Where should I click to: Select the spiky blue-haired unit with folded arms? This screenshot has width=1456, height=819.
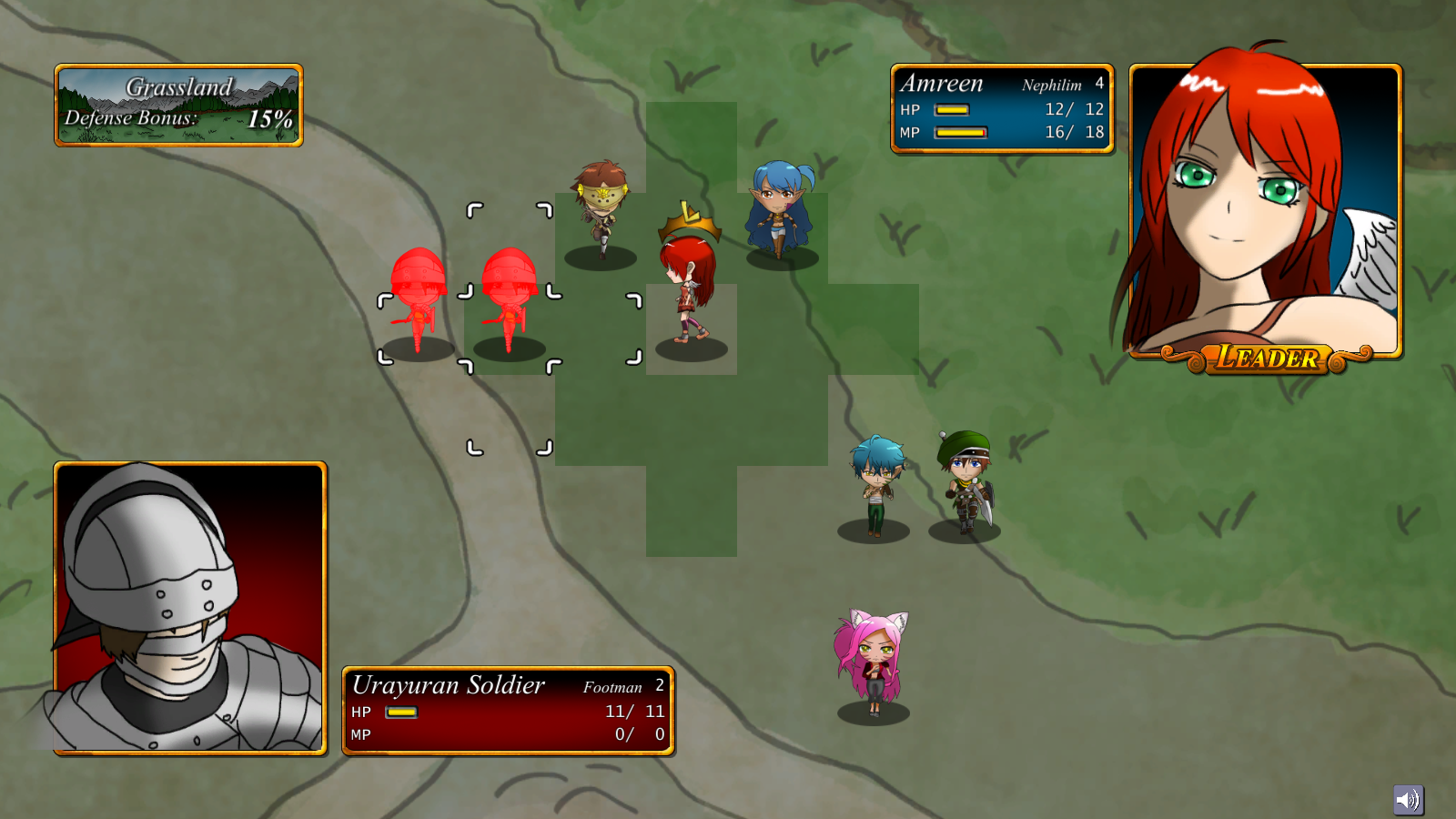[875, 484]
